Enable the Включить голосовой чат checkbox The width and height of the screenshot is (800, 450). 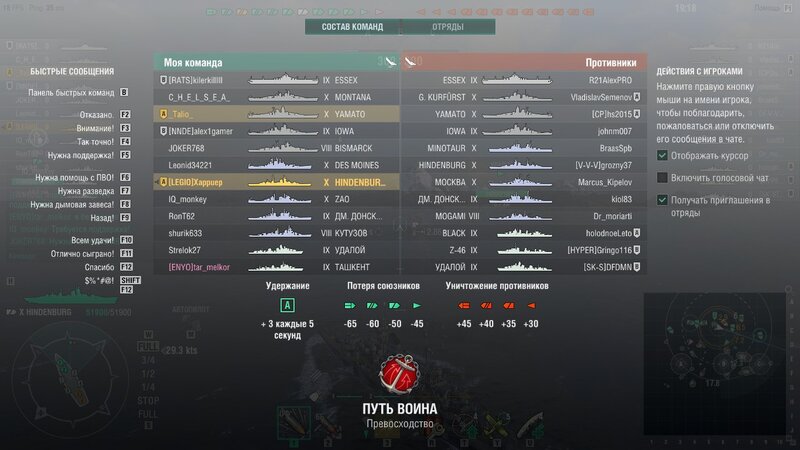click(664, 177)
